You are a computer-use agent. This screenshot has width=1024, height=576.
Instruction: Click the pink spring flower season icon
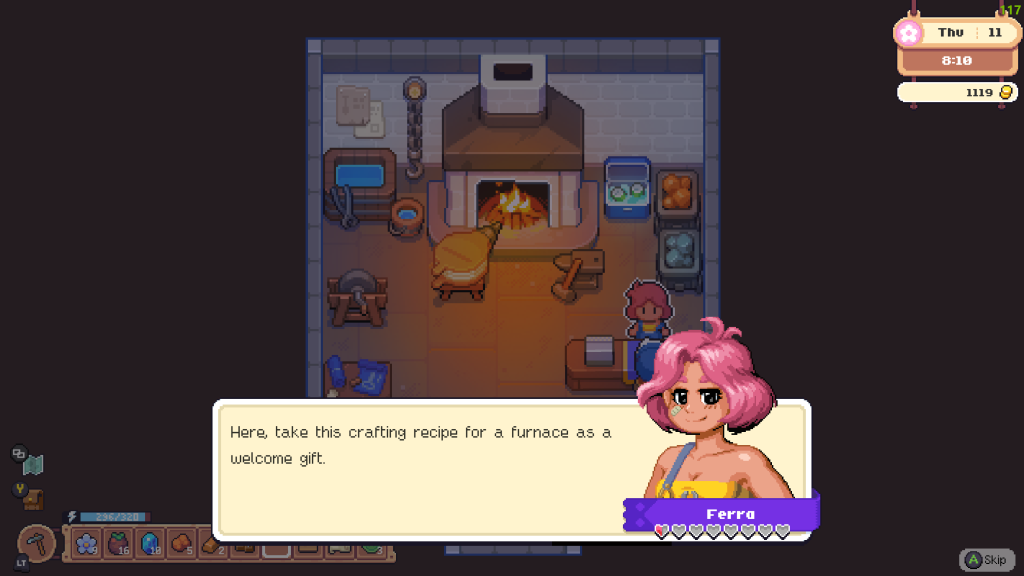coord(909,33)
